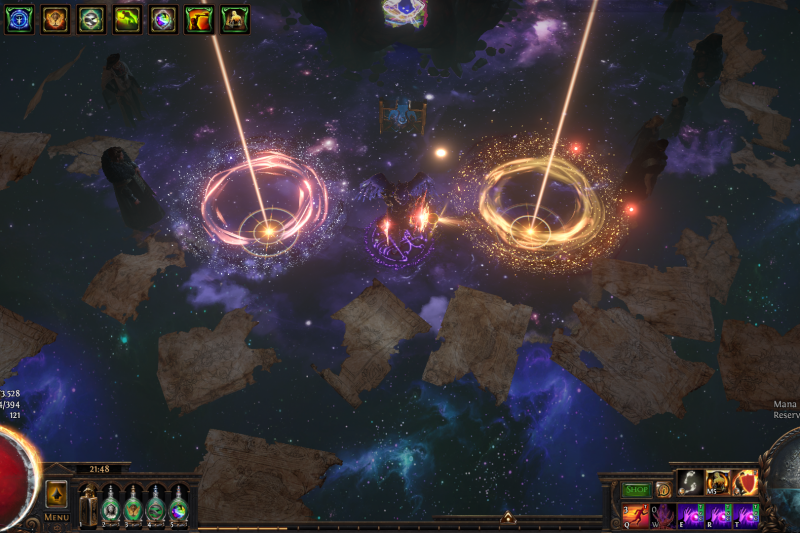Select the footprints move skill icon
Image resolution: width=800 pixels, height=533 pixels.
[690, 483]
